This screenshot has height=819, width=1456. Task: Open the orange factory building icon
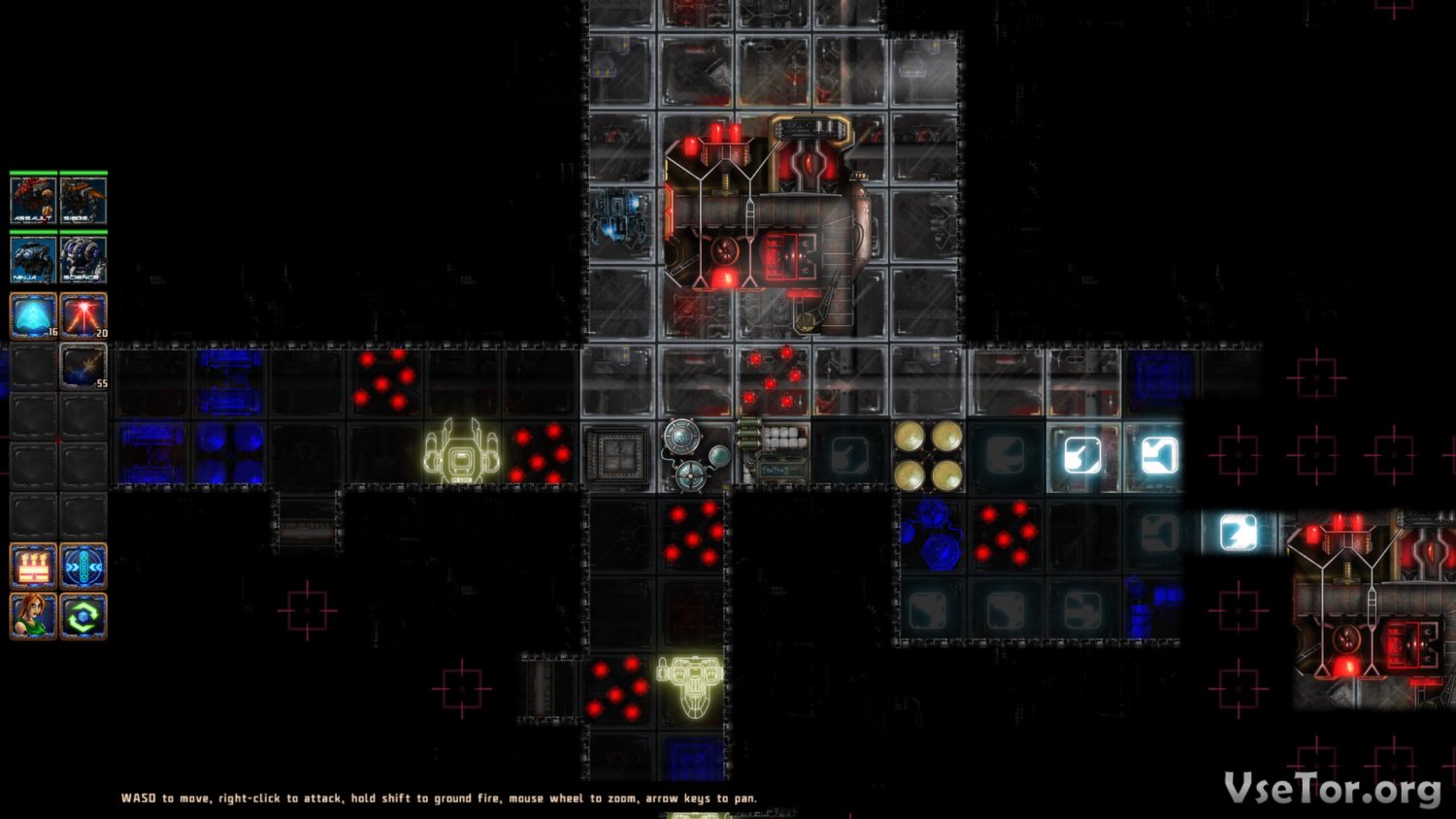33,566
